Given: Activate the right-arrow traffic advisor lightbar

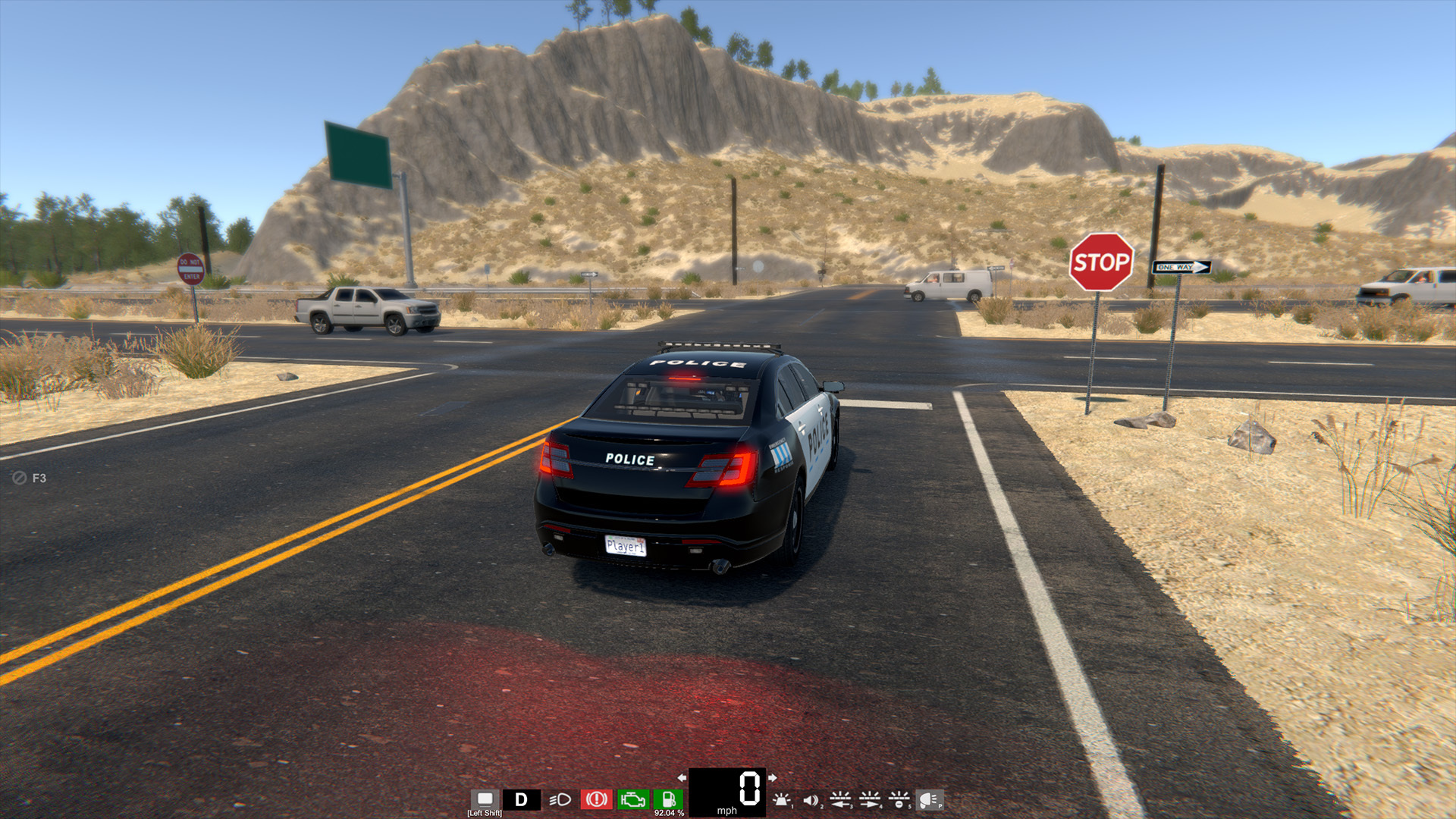Looking at the screenshot, I should pos(870,799).
